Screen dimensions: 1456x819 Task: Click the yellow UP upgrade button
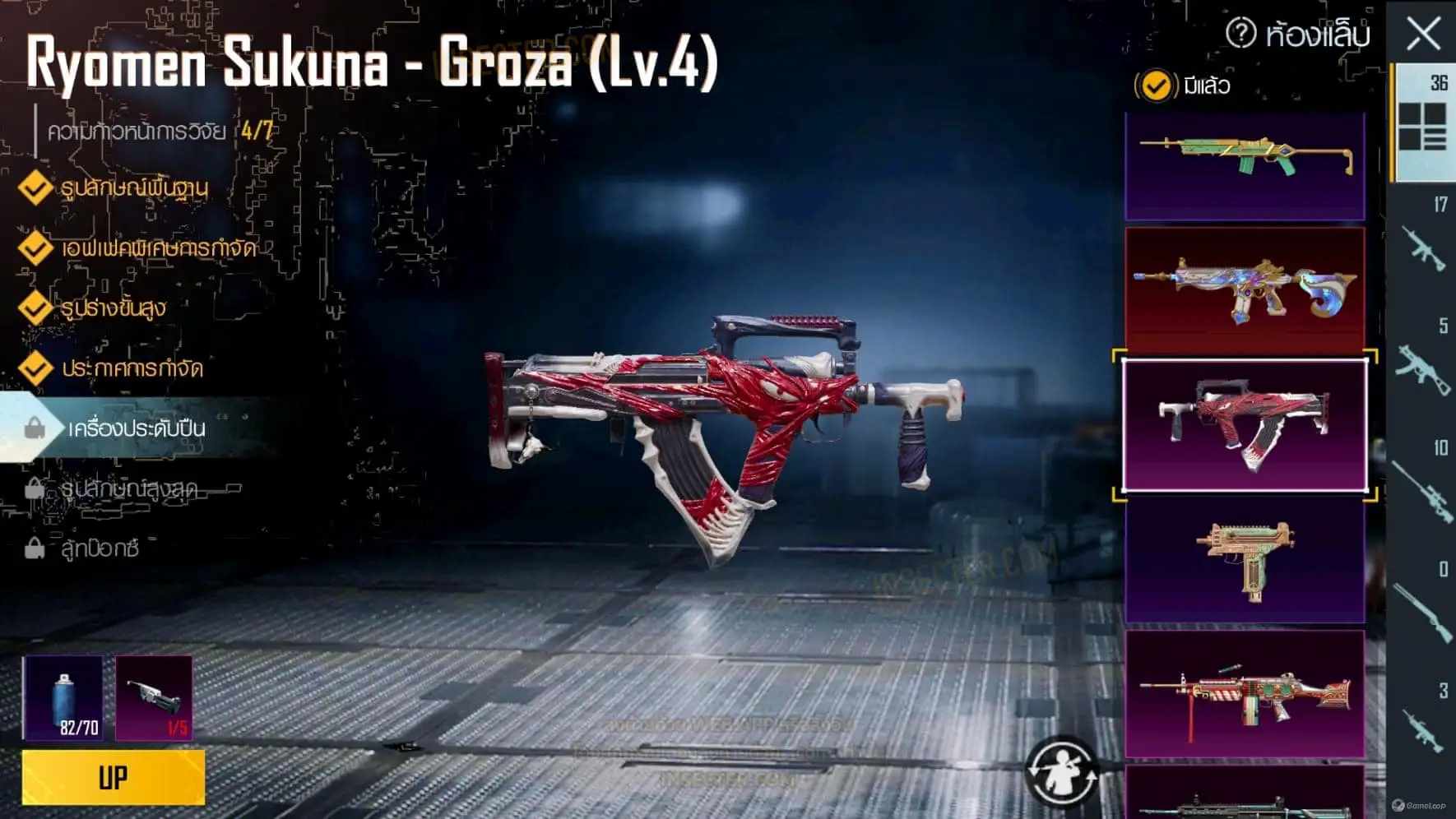114,777
